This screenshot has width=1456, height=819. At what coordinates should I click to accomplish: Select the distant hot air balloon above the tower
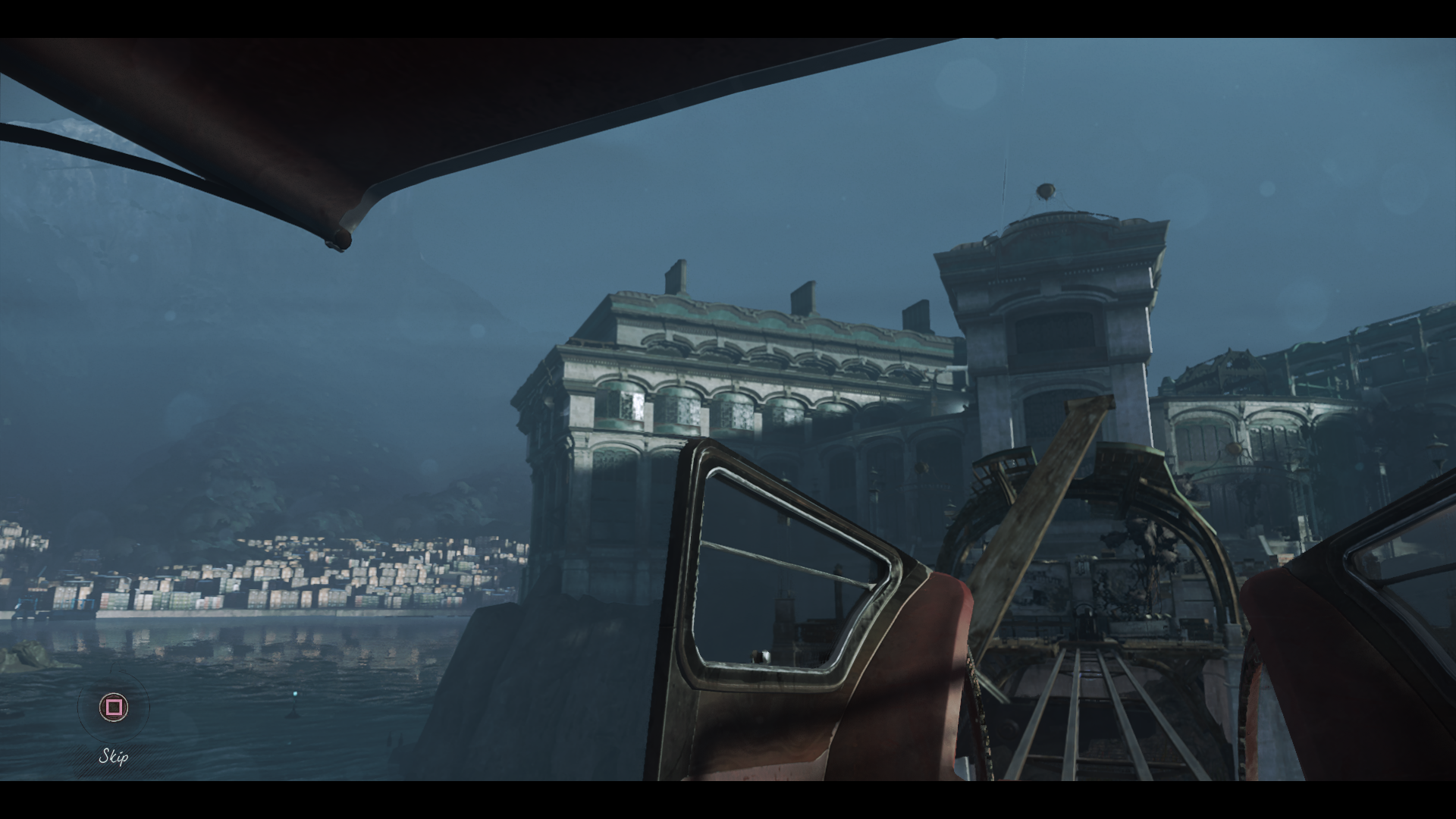pyautogui.click(x=1045, y=191)
